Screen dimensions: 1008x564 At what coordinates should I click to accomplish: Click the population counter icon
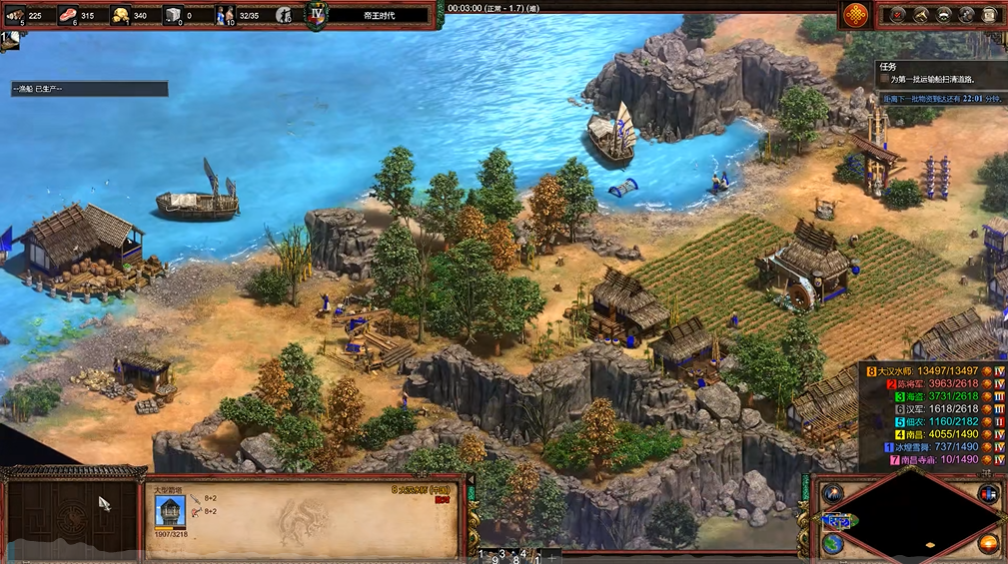(x=225, y=14)
